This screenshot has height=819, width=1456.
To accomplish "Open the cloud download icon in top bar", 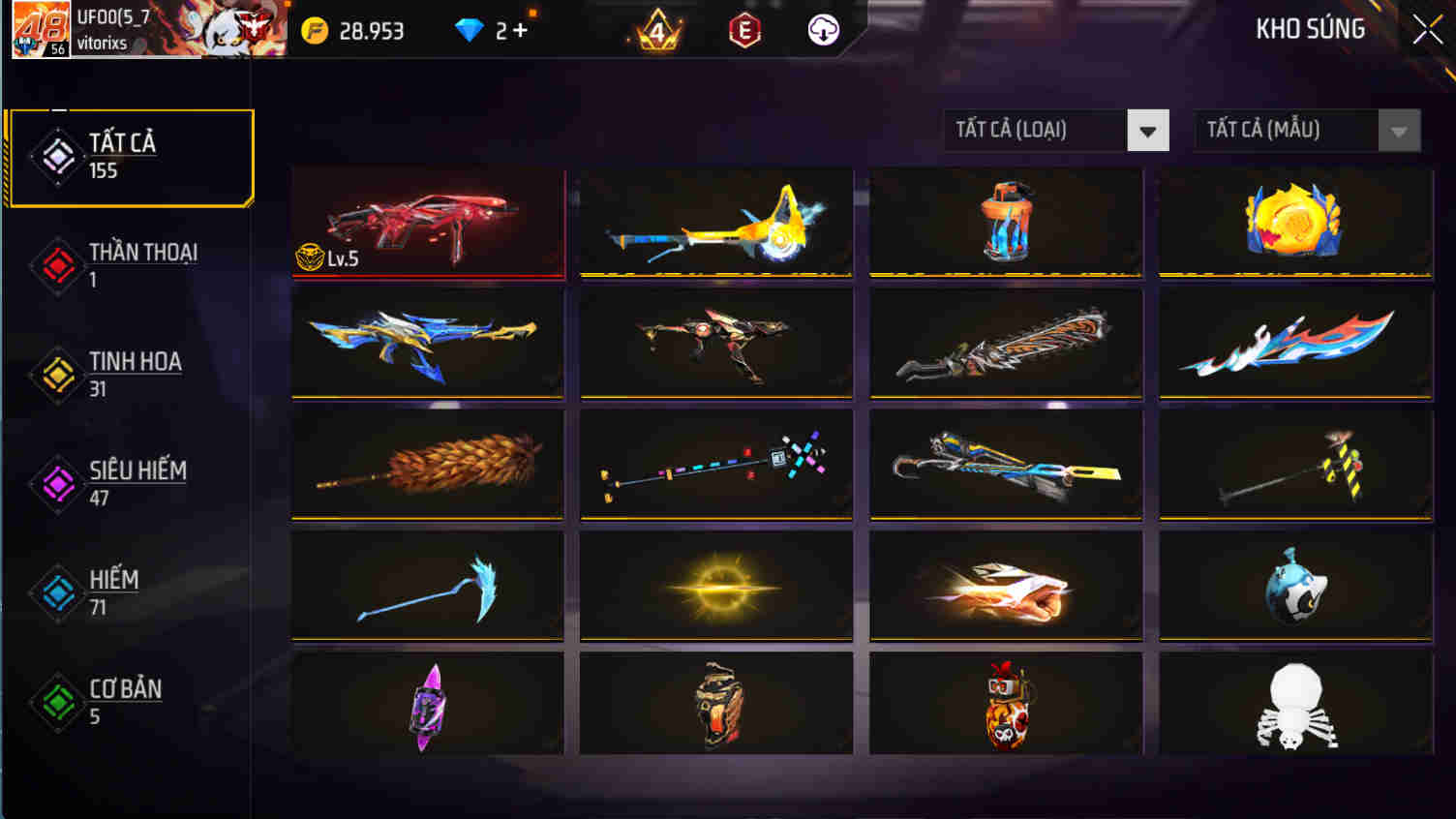I will [821, 29].
